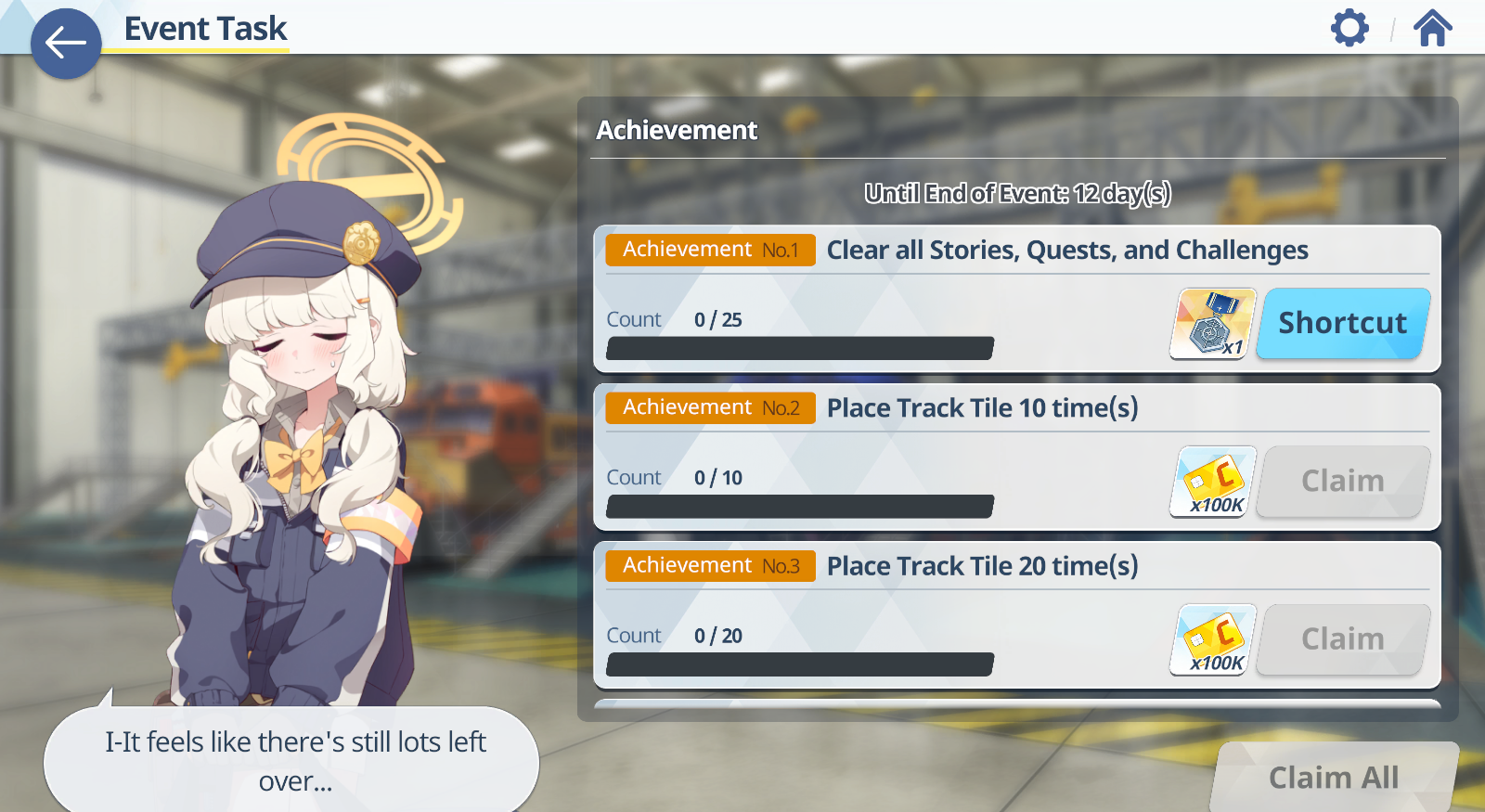Image resolution: width=1485 pixels, height=812 pixels.
Task: Select the Achievement No.1 label badge
Action: pos(709,250)
